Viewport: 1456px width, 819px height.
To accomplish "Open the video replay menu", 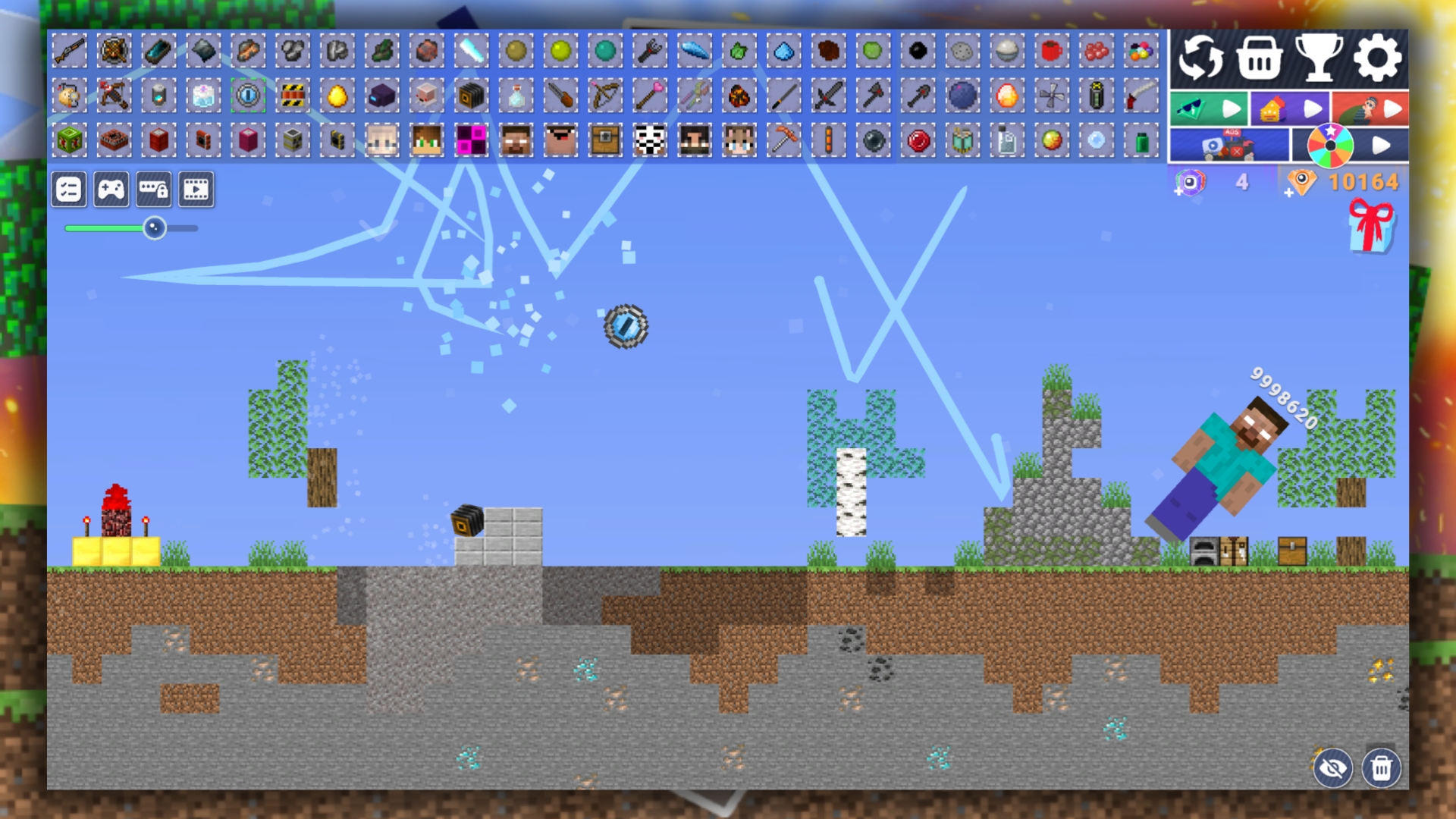I will 196,190.
